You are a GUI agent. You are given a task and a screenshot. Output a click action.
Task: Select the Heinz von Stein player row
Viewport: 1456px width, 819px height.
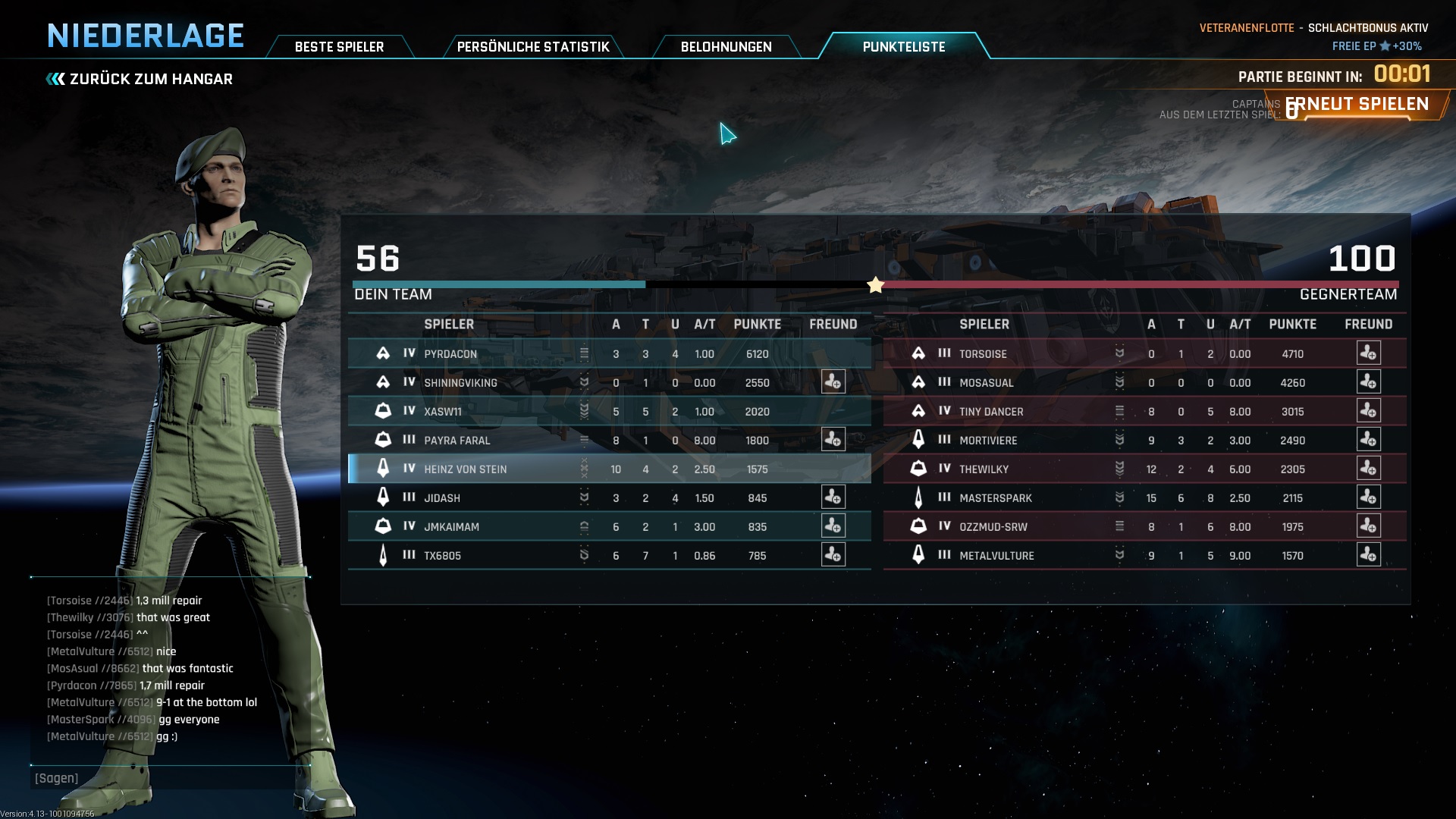(607, 469)
